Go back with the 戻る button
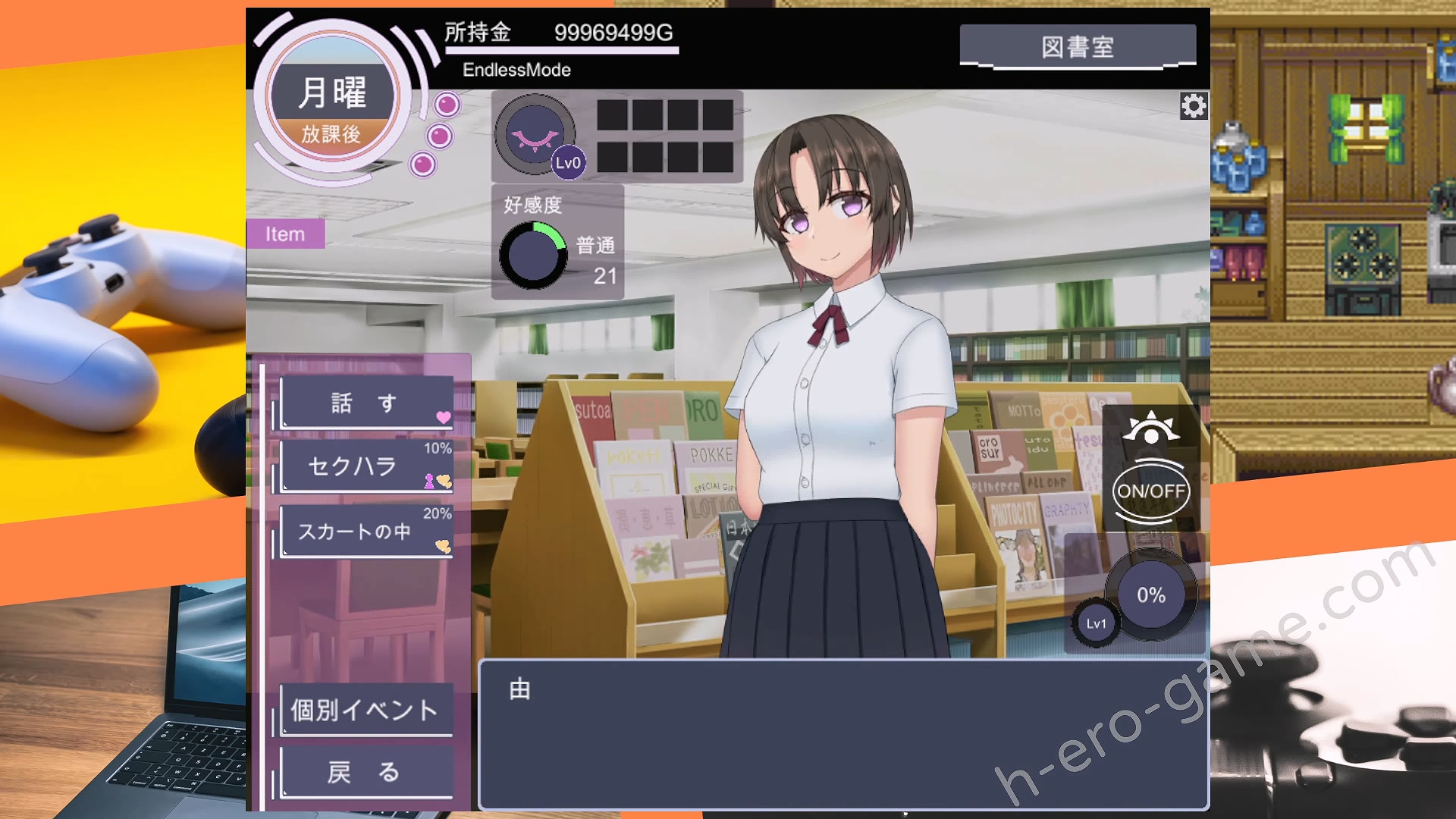 pyautogui.click(x=367, y=773)
